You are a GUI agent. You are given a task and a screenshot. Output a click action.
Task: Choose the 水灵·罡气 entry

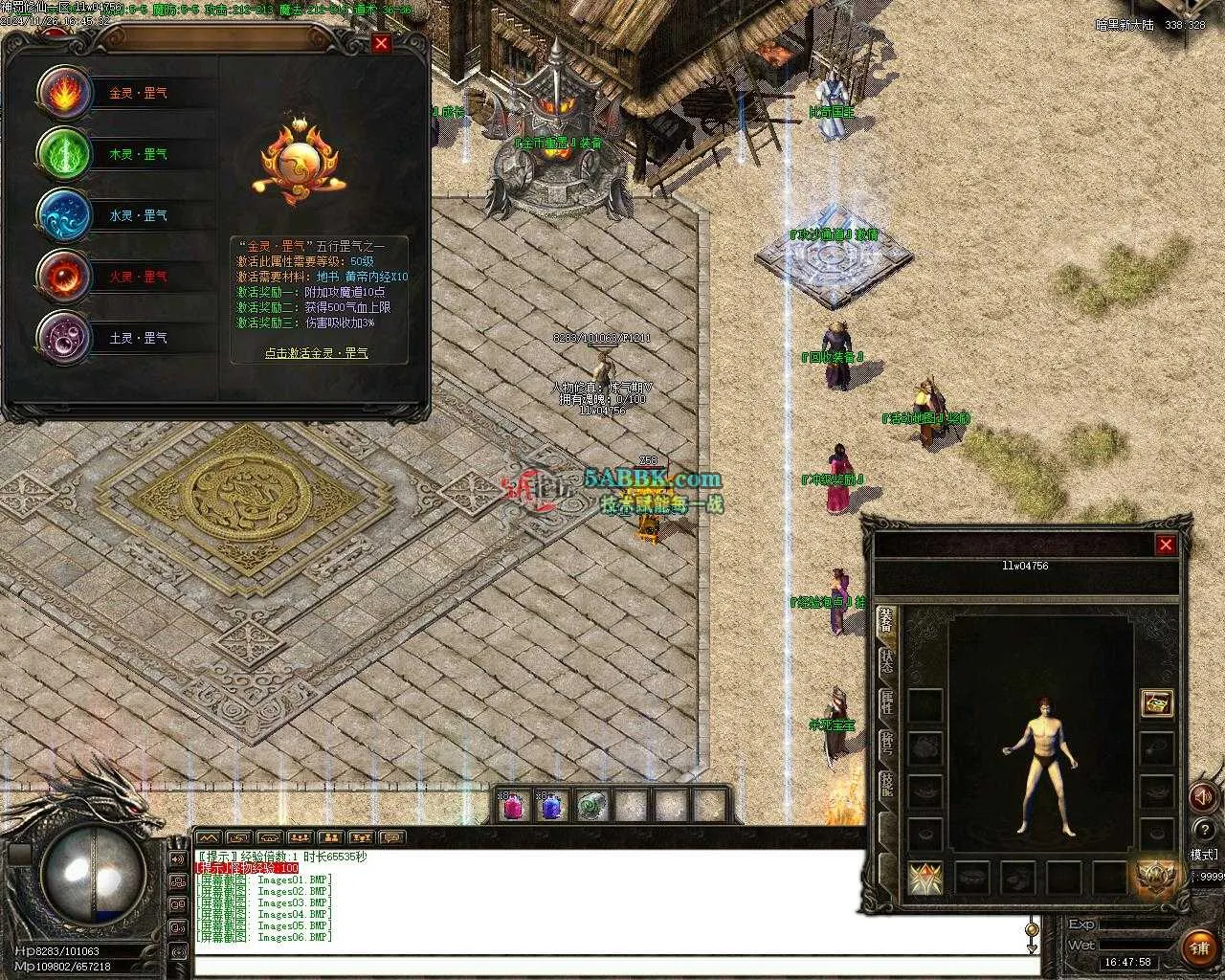[x=138, y=215]
